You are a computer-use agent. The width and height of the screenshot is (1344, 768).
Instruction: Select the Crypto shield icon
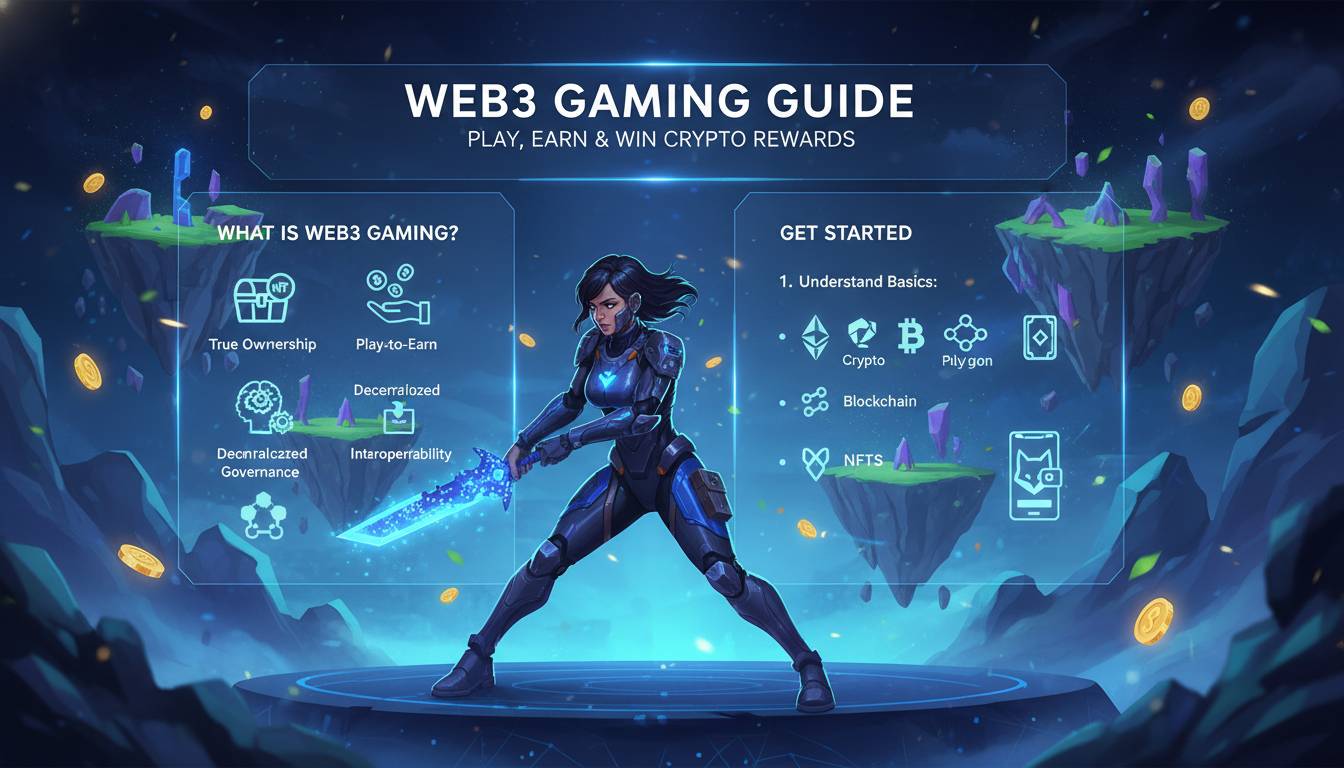(862, 334)
